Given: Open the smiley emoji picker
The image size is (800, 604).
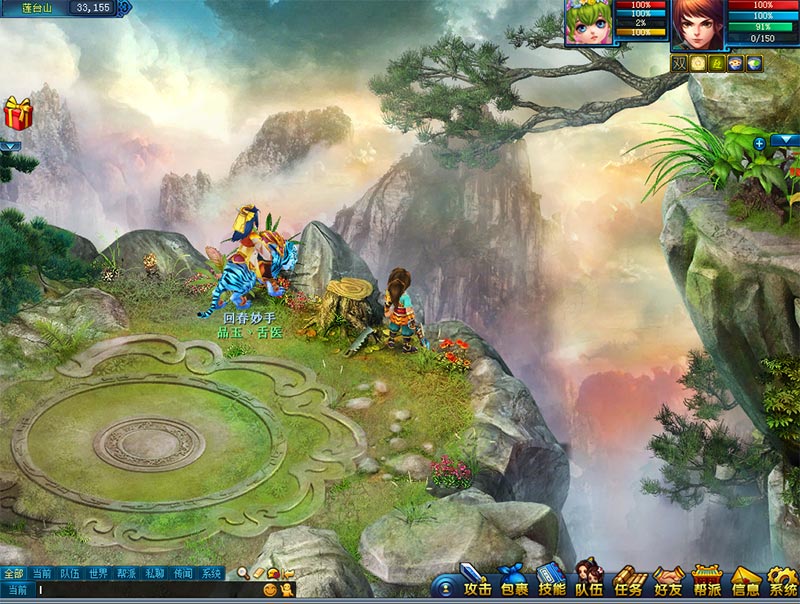Looking at the screenshot, I should pos(269,591).
